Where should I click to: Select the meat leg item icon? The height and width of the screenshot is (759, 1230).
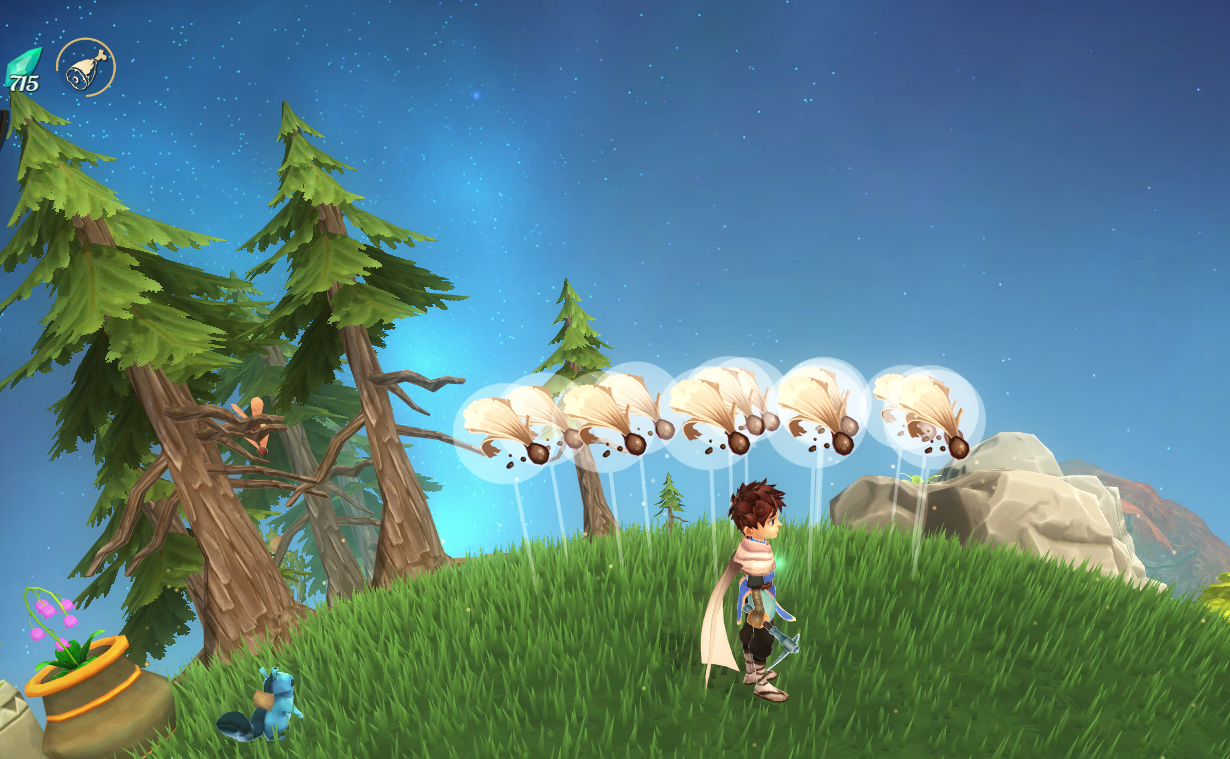[86, 67]
